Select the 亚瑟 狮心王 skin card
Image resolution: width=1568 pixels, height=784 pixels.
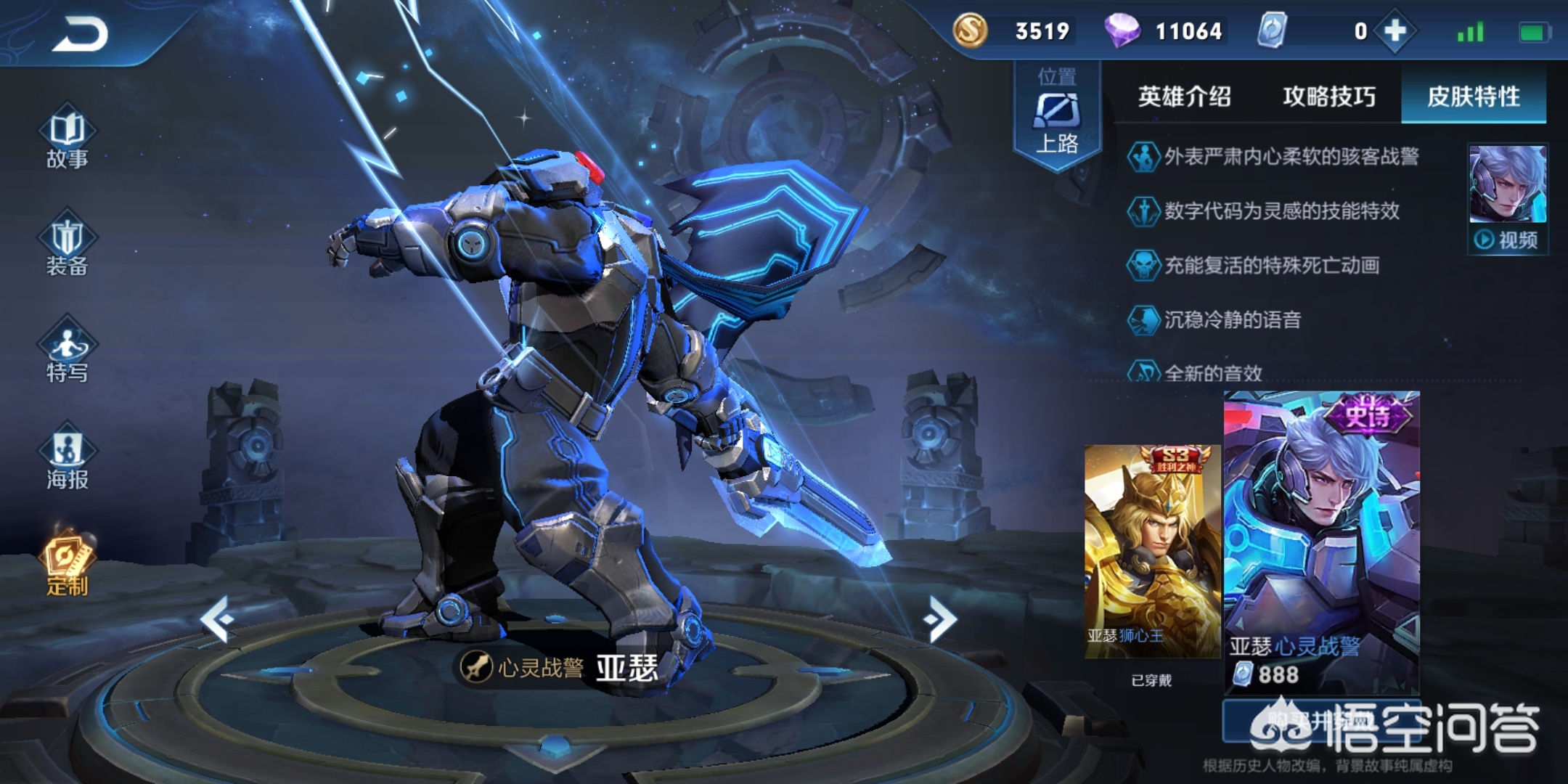(1151, 552)
